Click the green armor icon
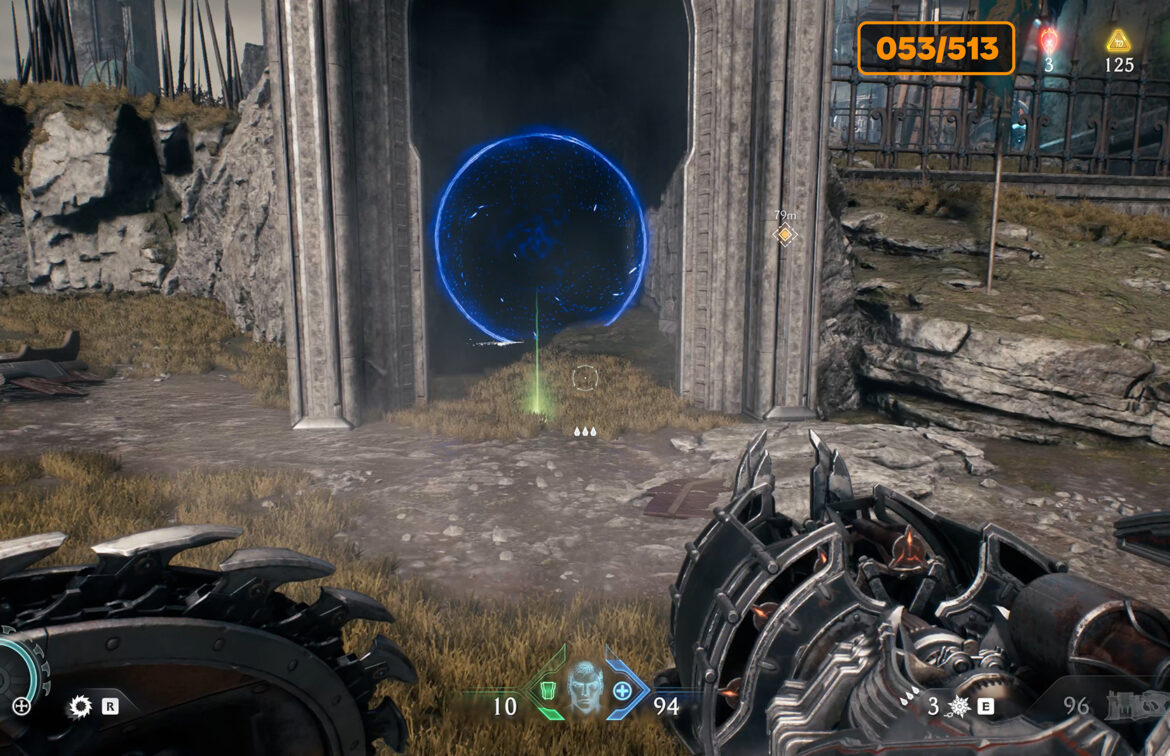Screen dimensions: 1170x756 (546, 690)
